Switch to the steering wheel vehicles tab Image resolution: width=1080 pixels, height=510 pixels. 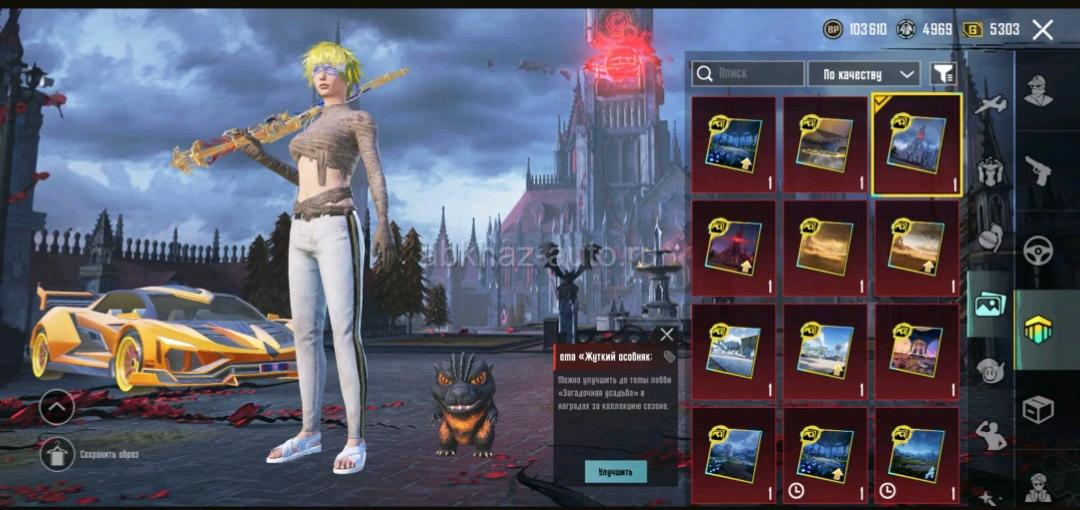pyautogui.click(x=1039, y=249)
